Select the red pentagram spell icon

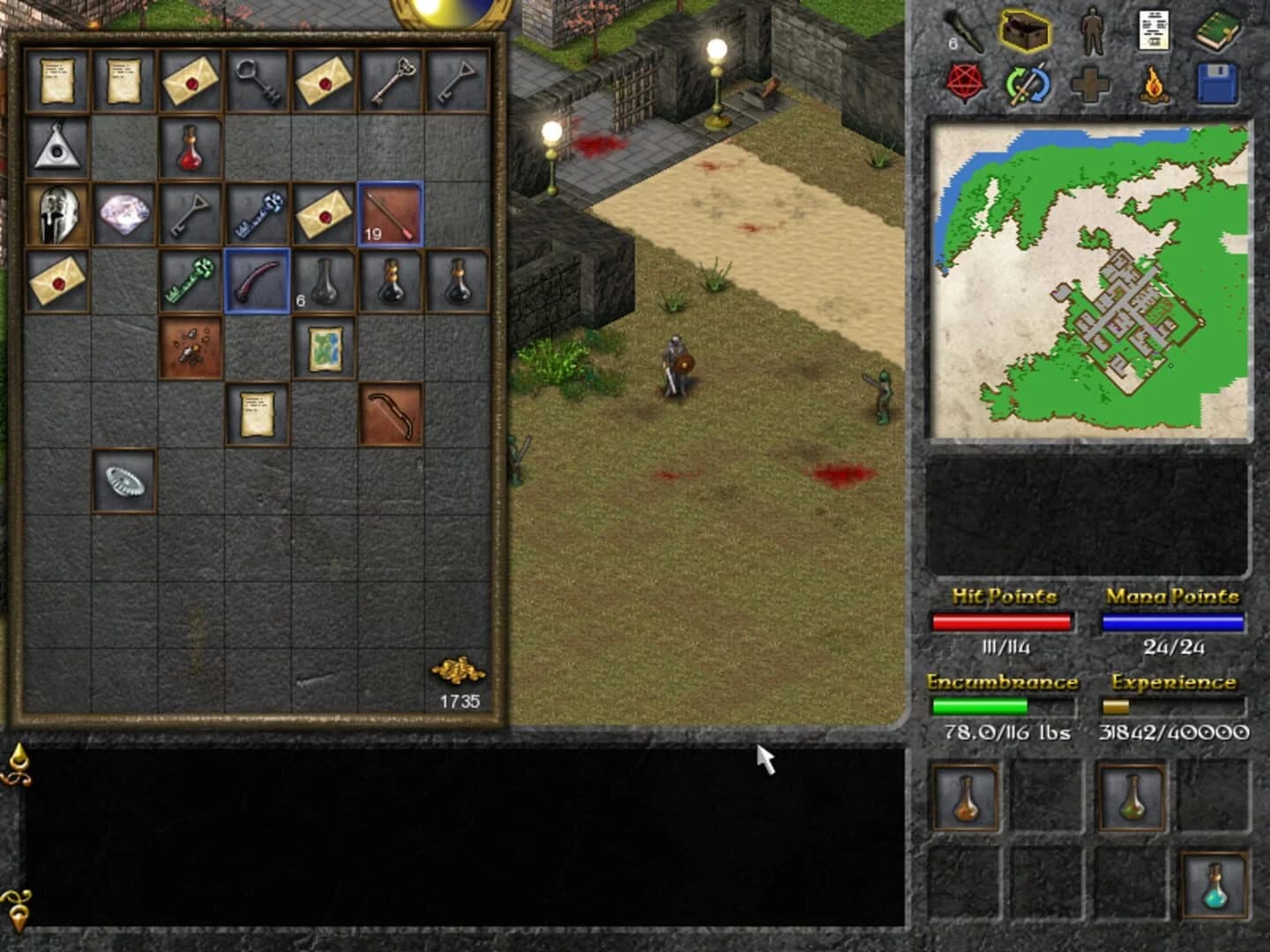pos(967,83)
